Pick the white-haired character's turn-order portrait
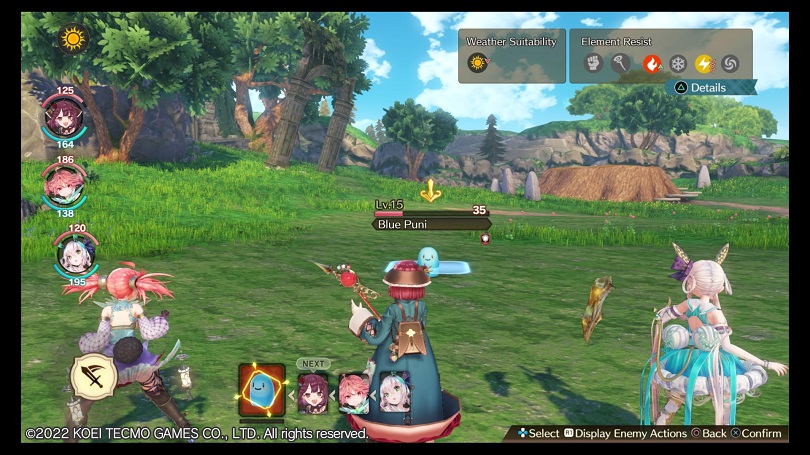810x455 pixels. 393,392
